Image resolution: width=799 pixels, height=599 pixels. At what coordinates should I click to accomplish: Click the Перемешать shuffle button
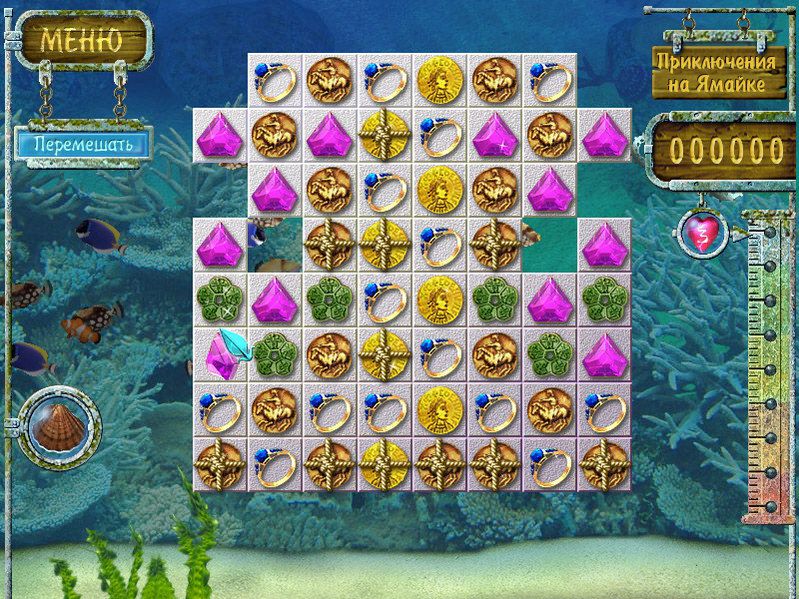82,143
